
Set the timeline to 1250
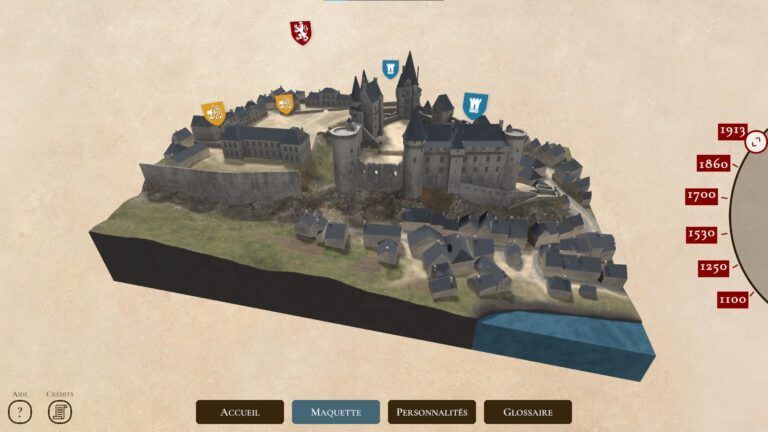pyautogui.click(x=713, y=268)
